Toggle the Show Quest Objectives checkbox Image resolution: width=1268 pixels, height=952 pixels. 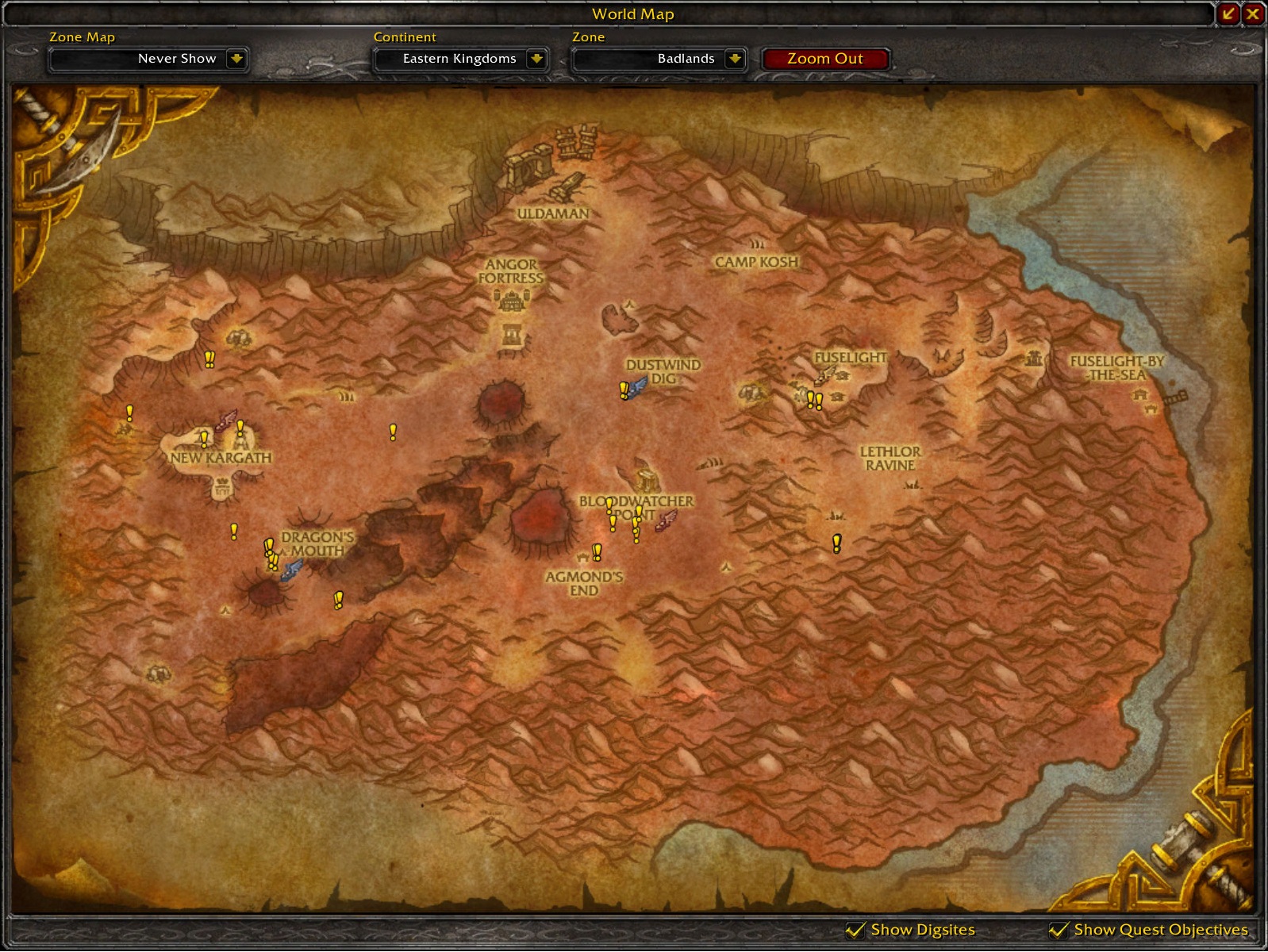pyautogui.click(x=1059, y=930)
